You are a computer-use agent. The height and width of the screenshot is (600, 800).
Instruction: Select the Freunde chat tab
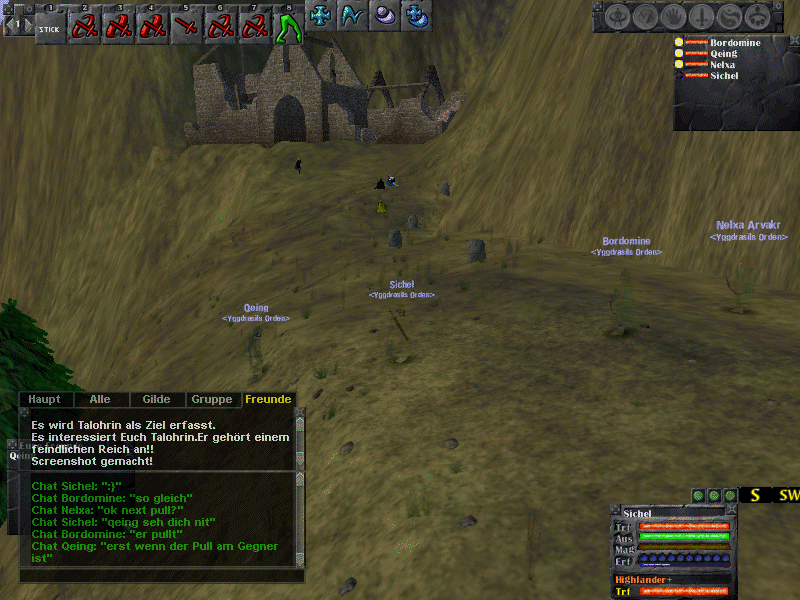point(268,399)
